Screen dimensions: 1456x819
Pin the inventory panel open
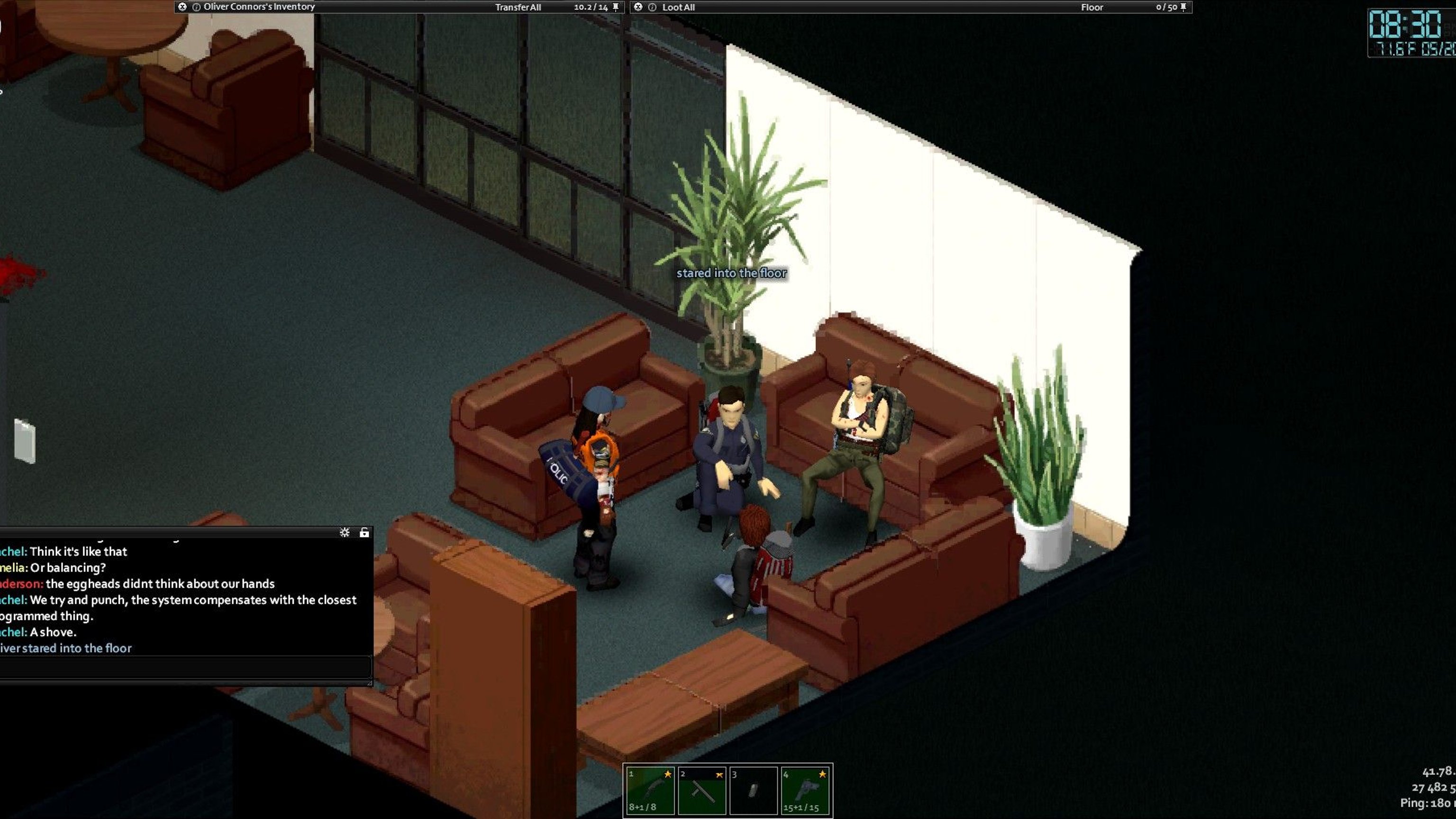616,7
